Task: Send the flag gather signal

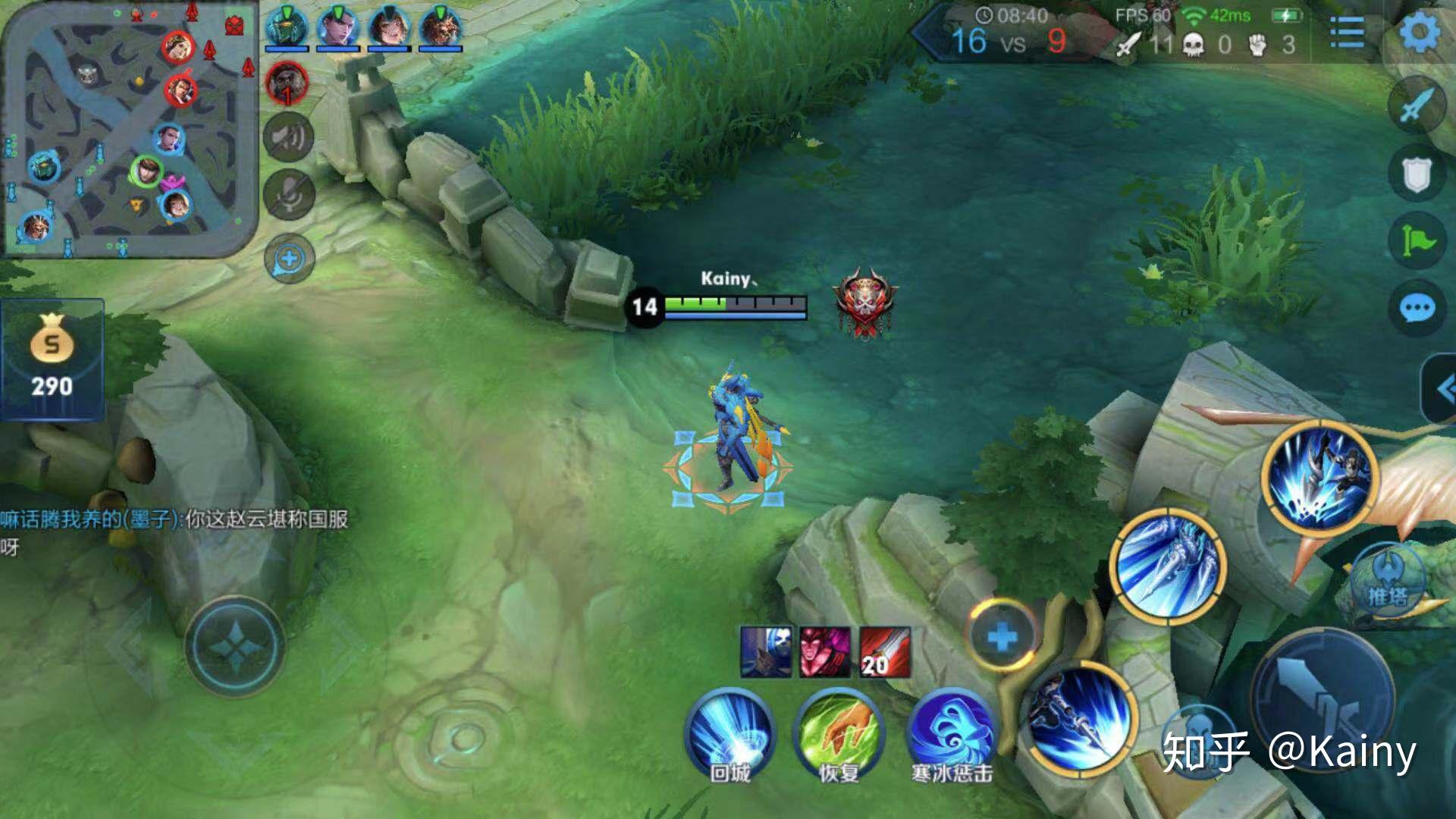Action: click(x=1417, y=241)
